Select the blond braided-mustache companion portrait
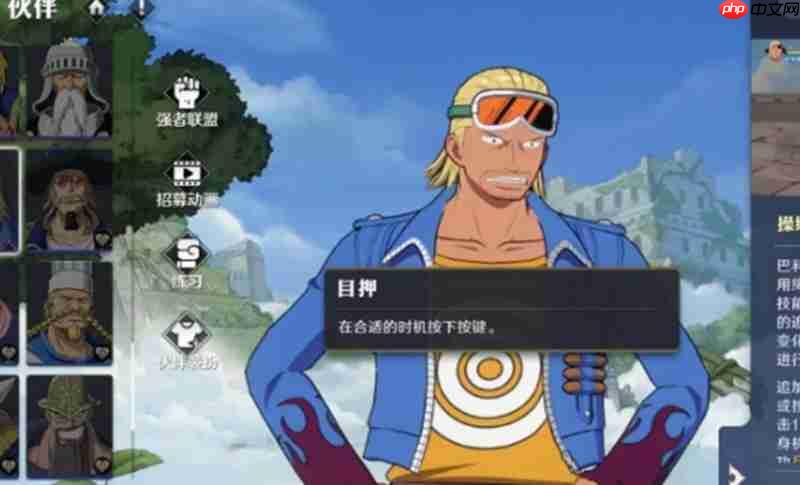The height and width of the screenshot is (485, 800). pyautogui.click(x=69, y=312)
